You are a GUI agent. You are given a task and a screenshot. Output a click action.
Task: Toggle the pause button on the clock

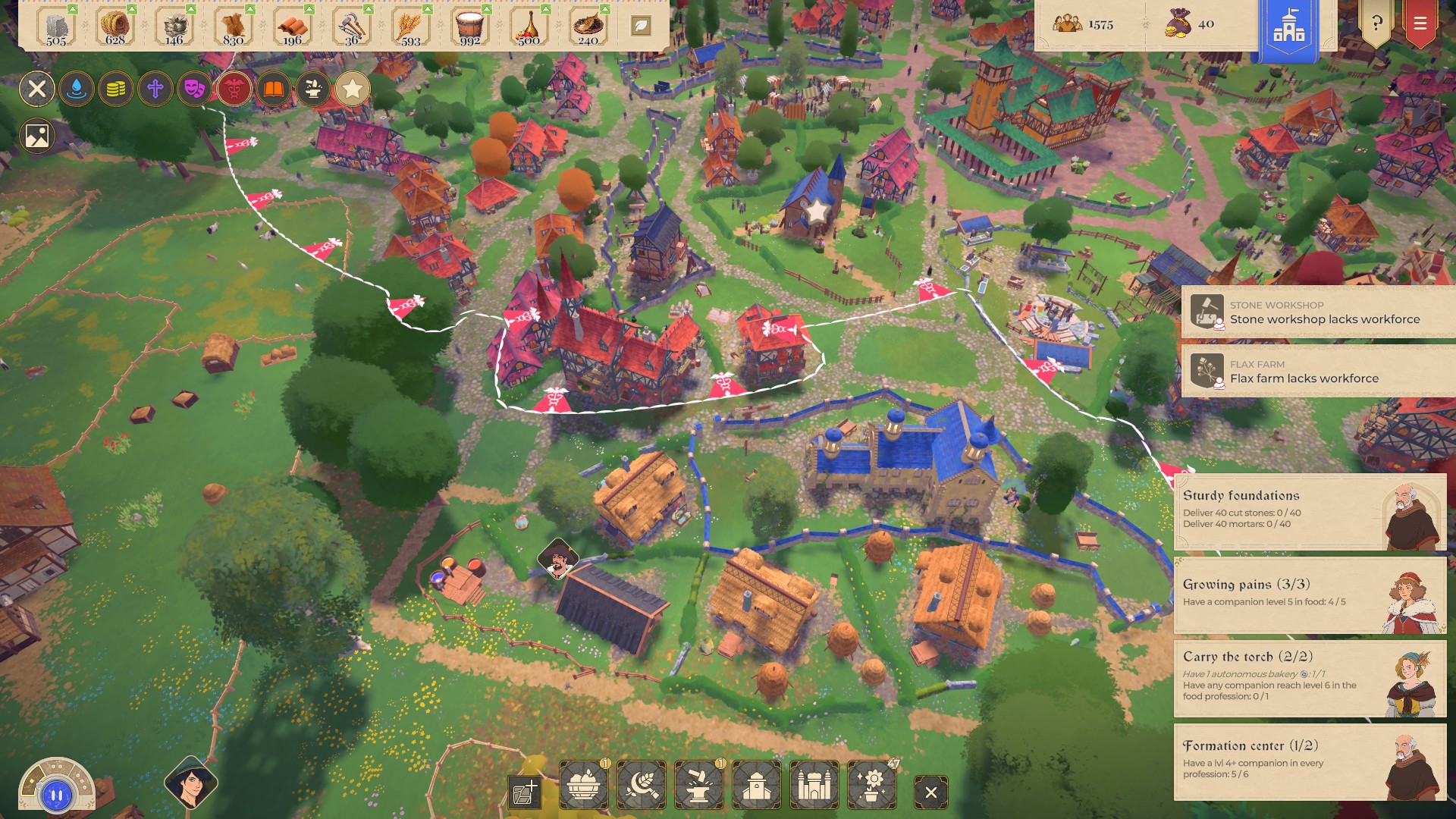tap(57, 795)
